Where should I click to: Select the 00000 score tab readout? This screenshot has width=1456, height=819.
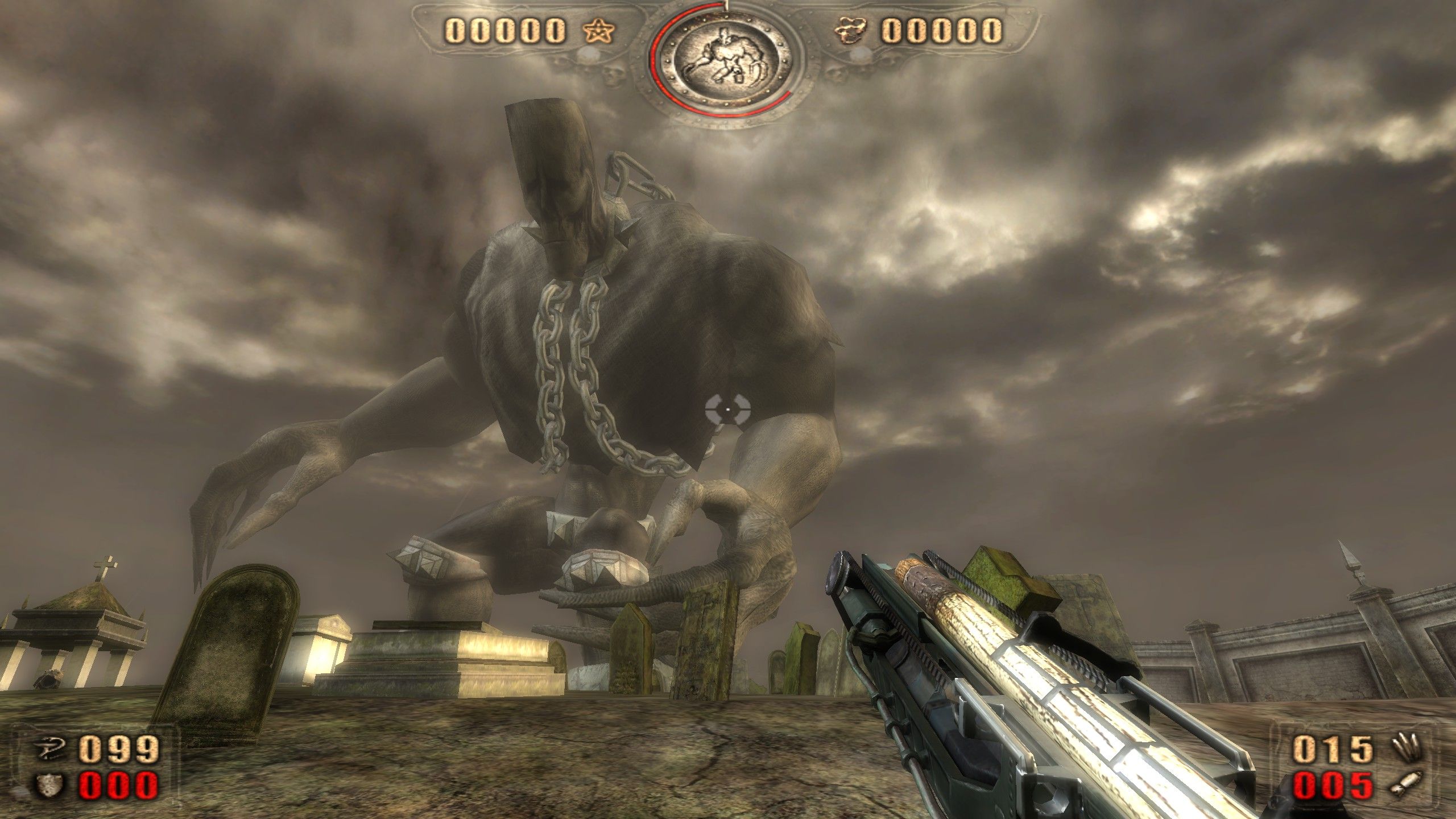[506, 31]
